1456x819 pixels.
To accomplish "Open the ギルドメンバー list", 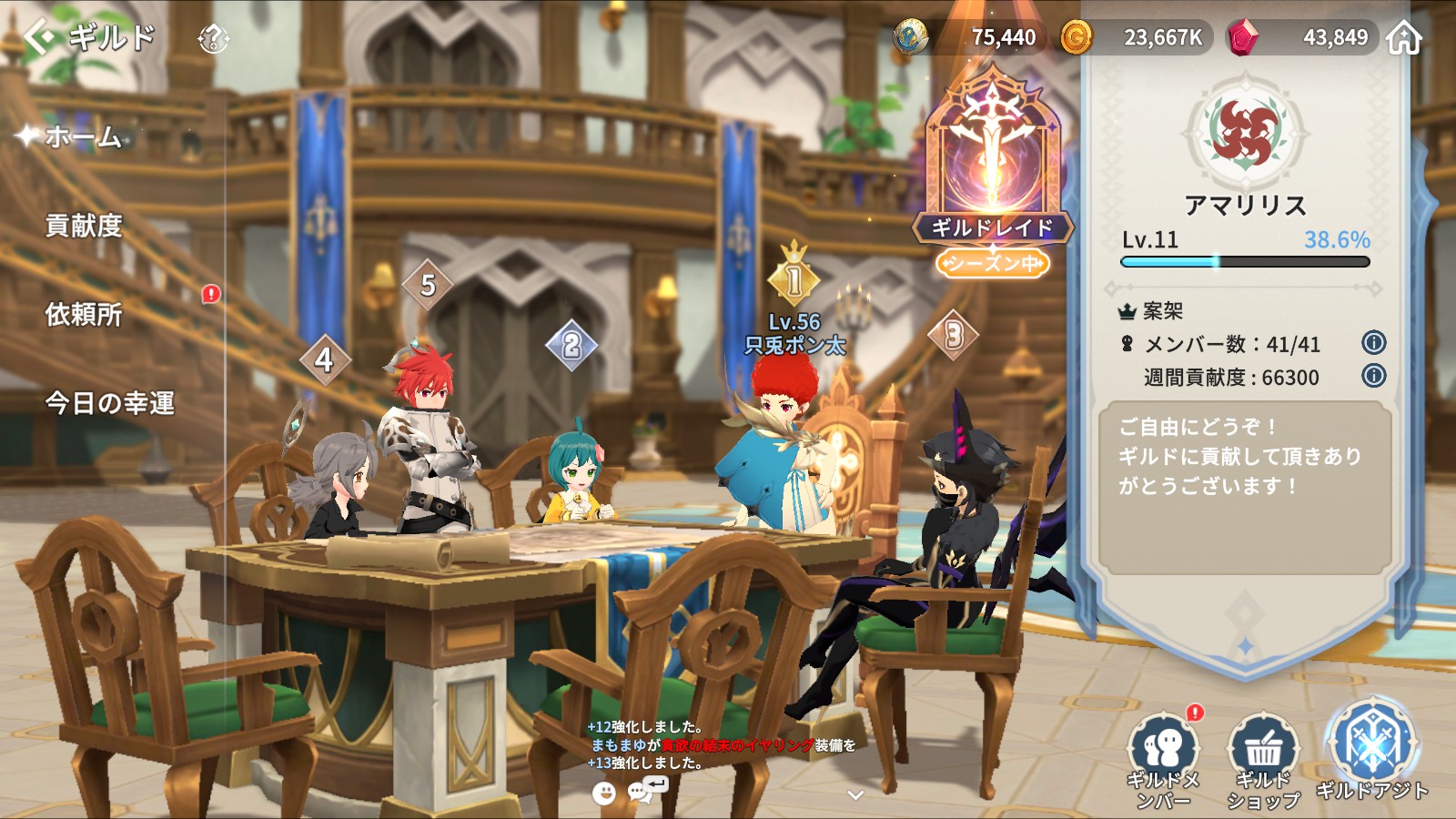I will 1163,760.
